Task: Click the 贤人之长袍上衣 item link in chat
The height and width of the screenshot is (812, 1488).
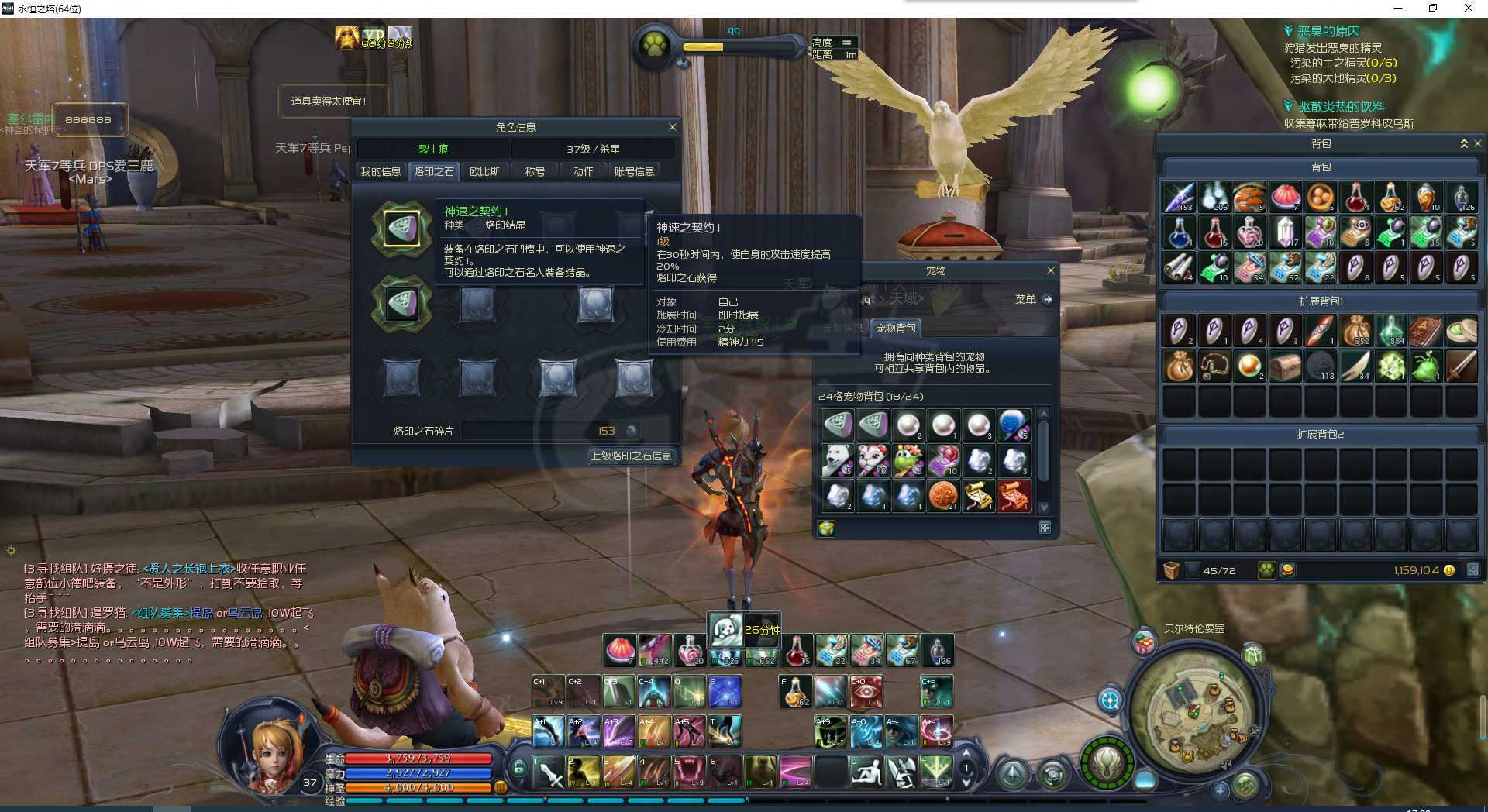Action: [x=189, y=568]
